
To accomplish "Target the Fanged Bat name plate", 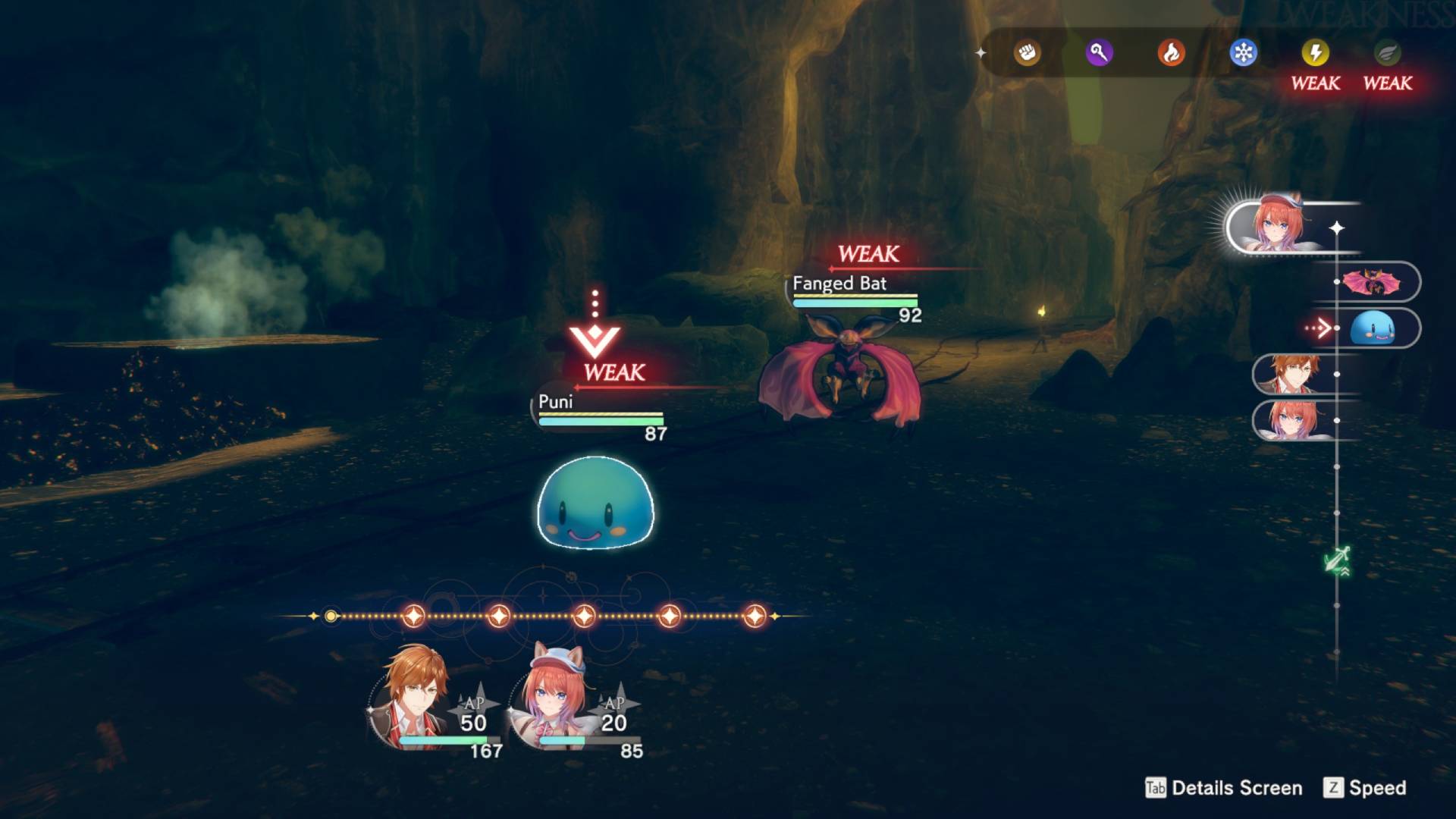I will point(839,284).
